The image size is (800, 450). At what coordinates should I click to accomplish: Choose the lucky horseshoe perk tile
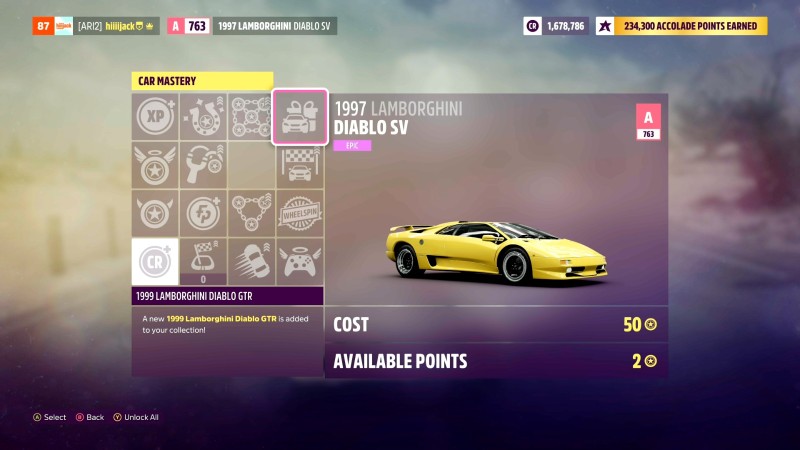coord(203,116)
